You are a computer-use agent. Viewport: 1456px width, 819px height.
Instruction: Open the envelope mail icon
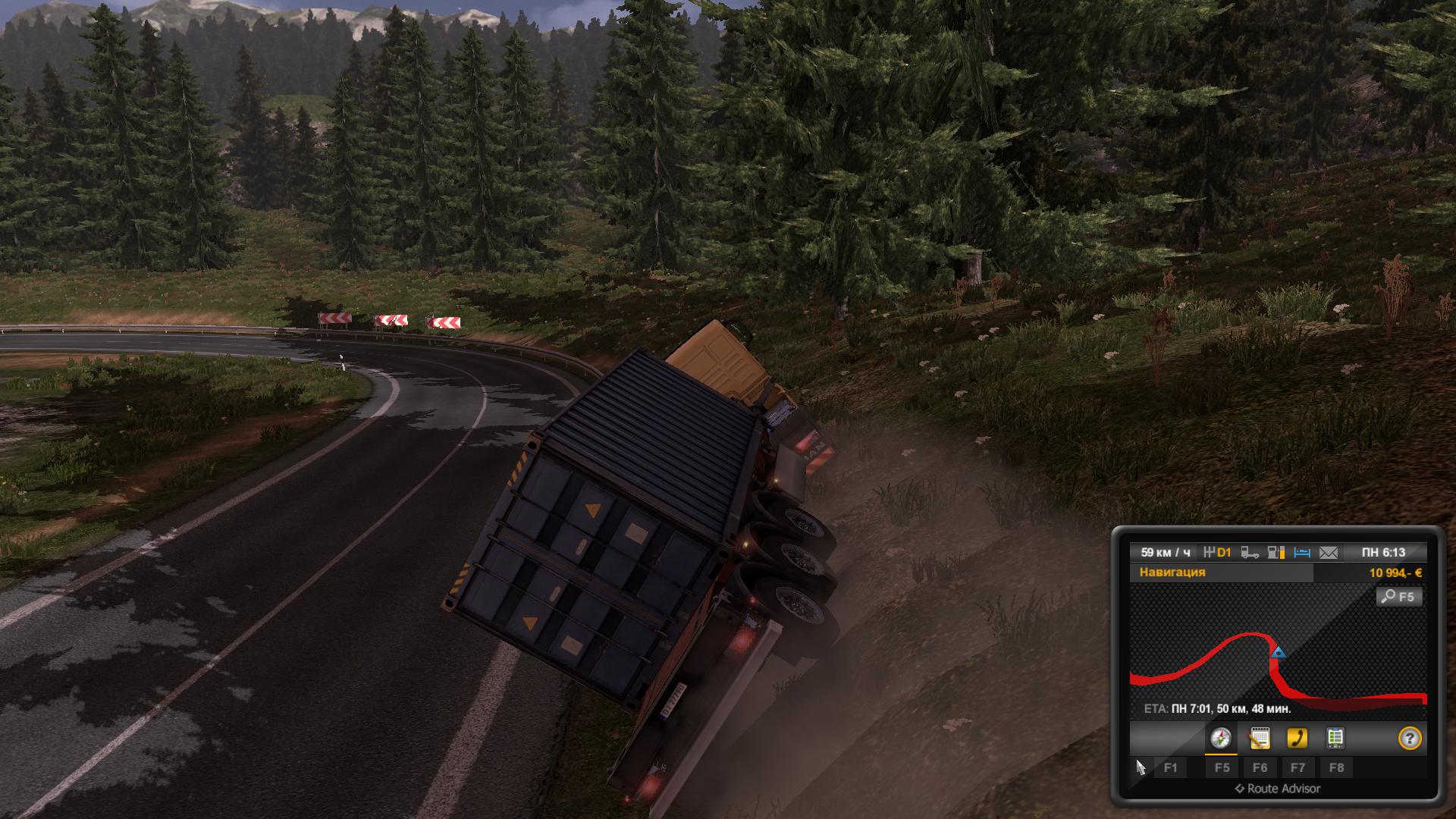click(1329, 553)
